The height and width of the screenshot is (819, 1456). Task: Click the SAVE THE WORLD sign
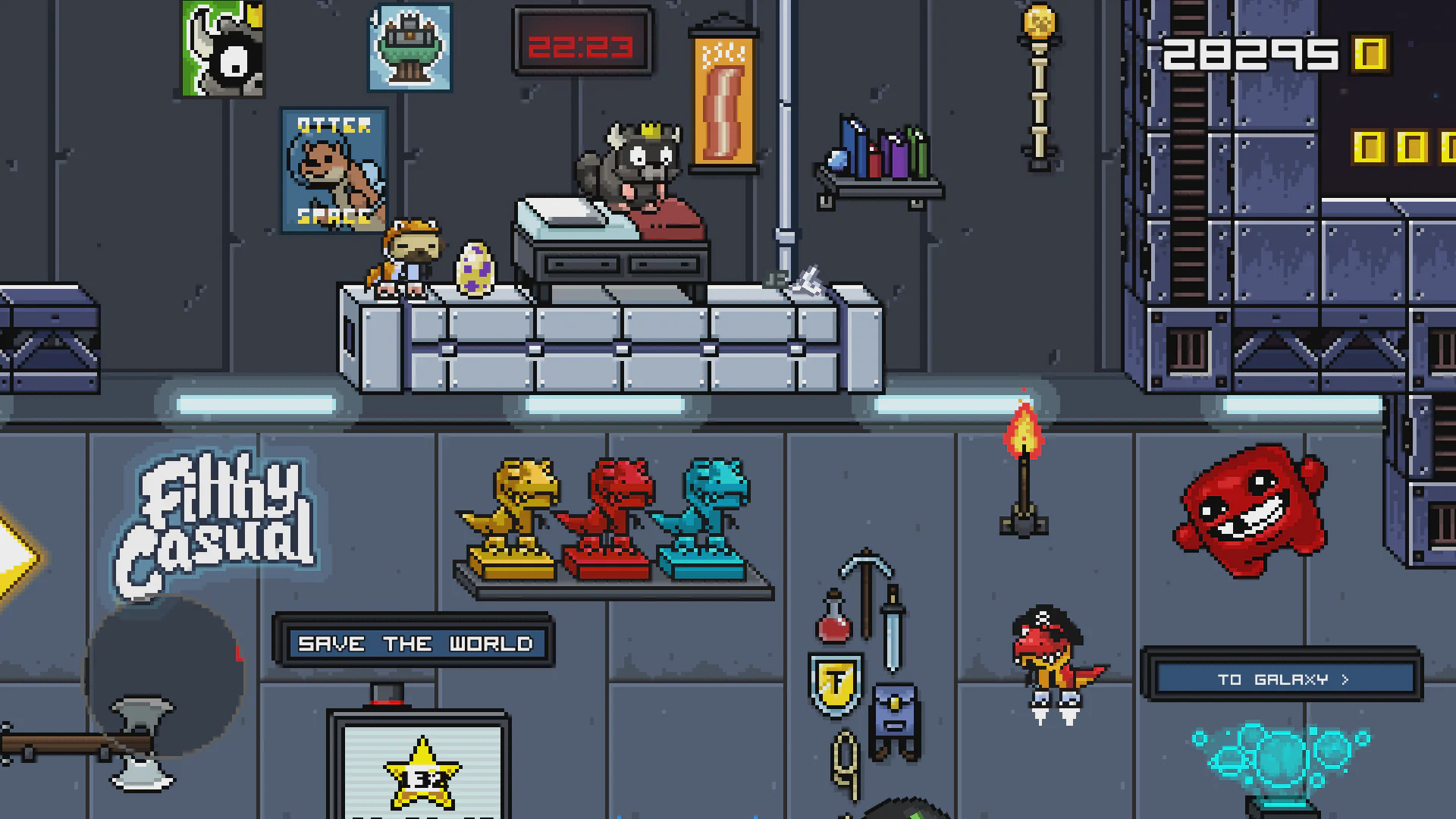click(416, 643)
